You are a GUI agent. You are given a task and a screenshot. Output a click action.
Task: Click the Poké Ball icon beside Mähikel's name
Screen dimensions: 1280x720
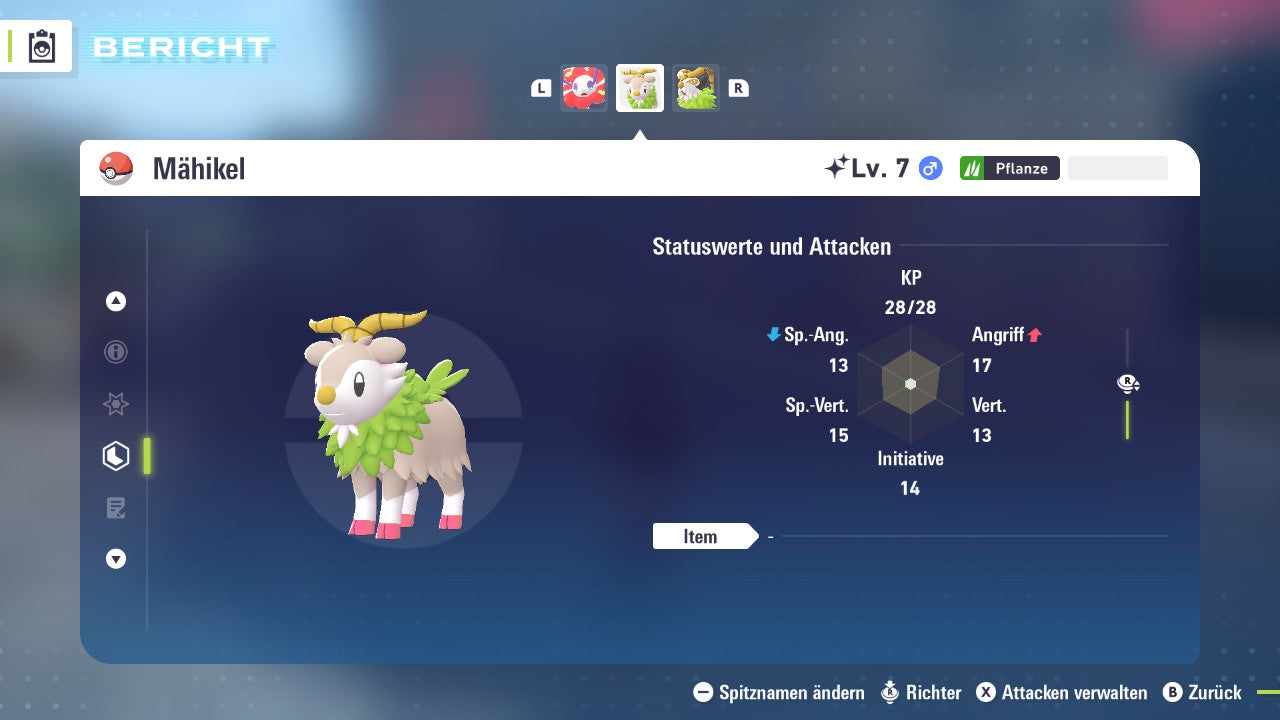116,168
